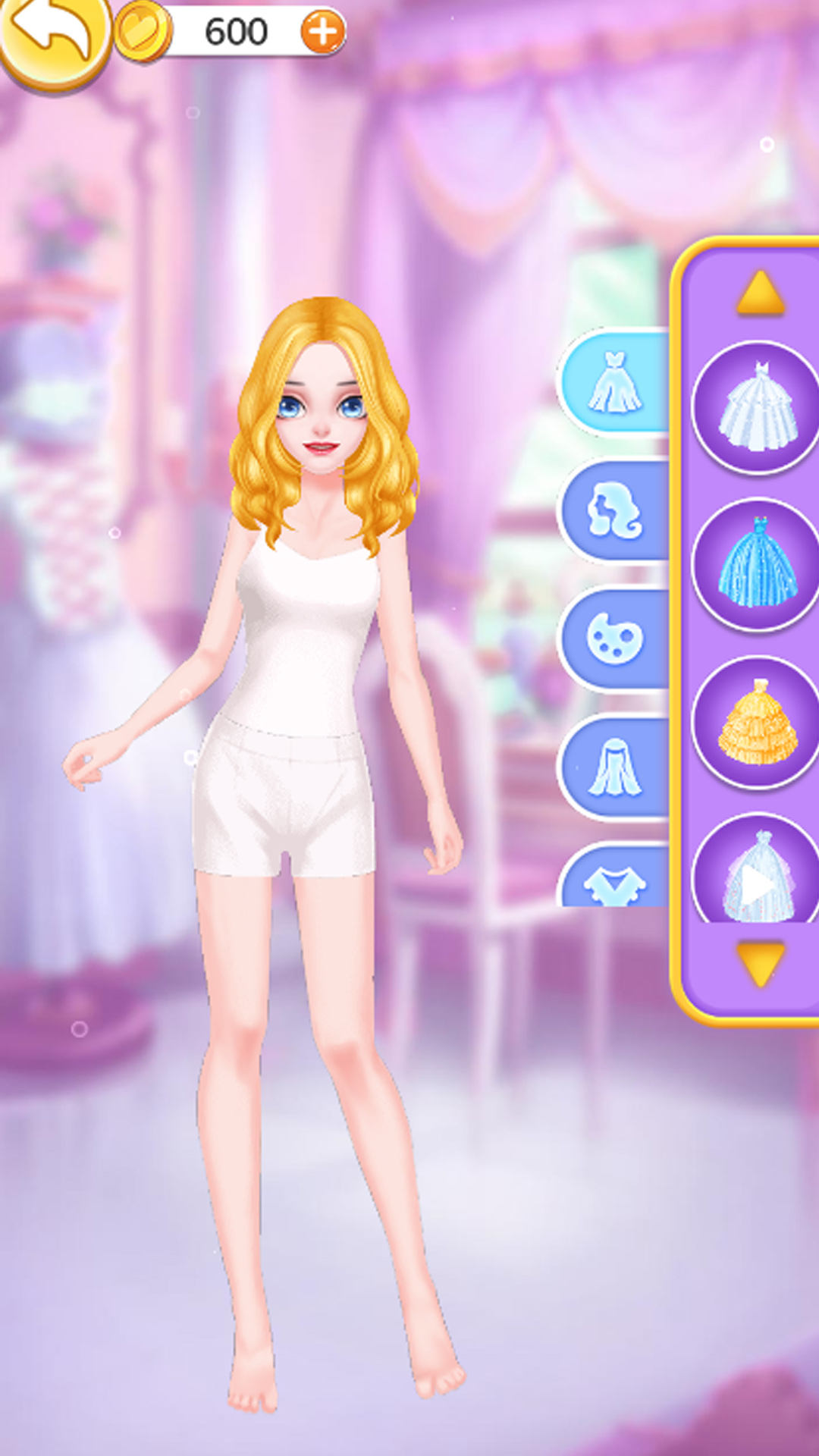Open the hairstyle category tab

click(x=615, y=510)
